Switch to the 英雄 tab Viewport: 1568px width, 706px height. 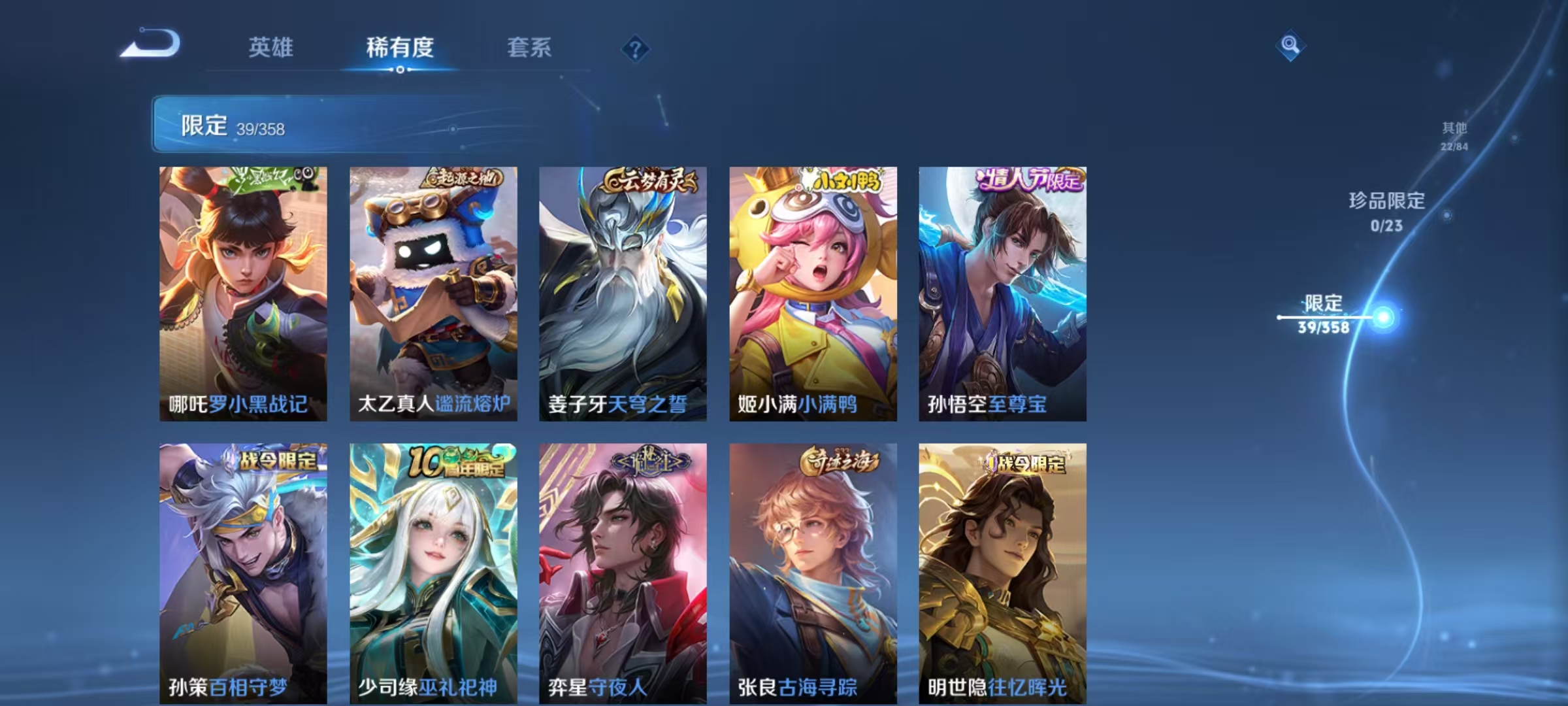270,46
